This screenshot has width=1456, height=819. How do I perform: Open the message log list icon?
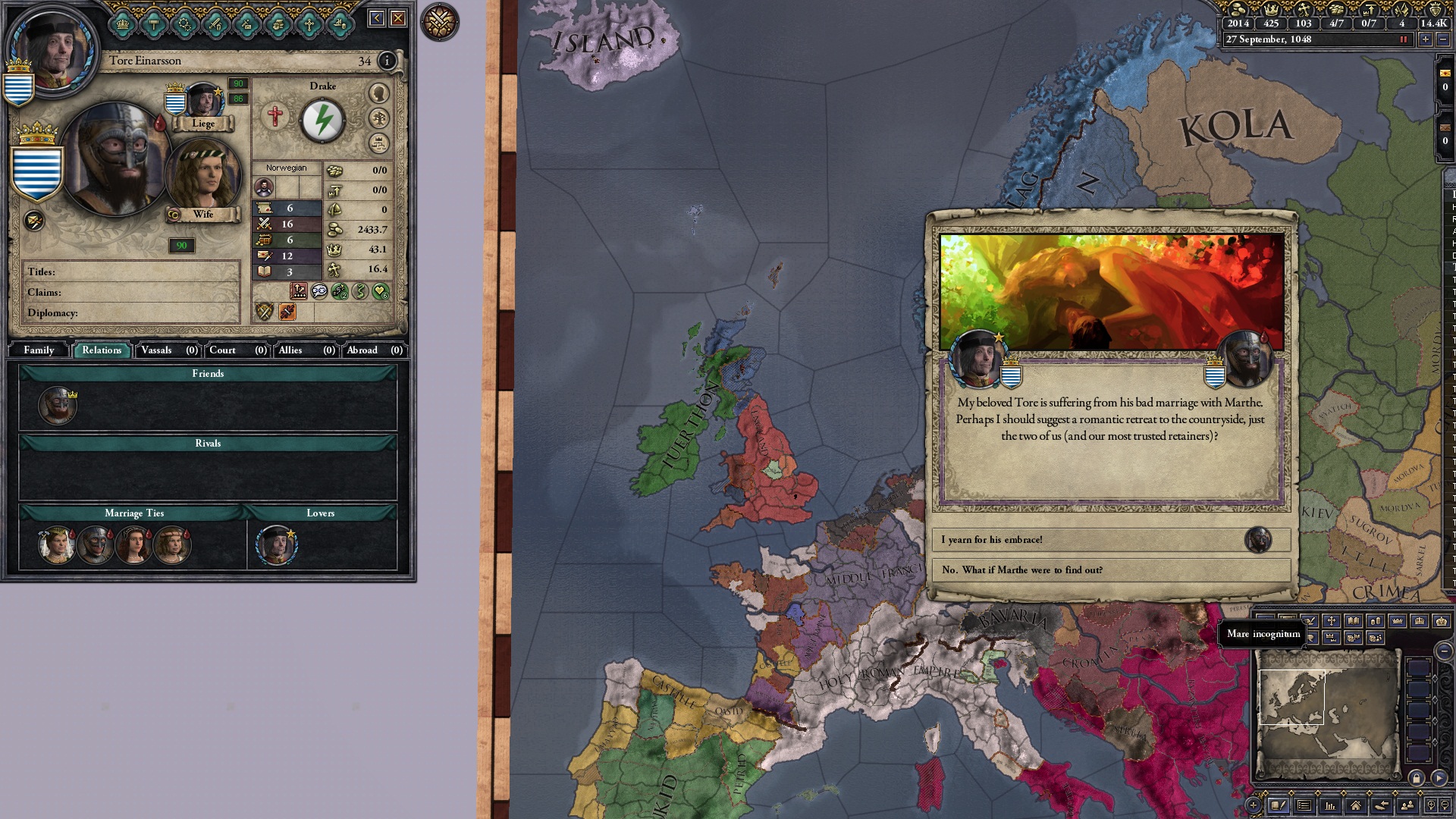1304,806
